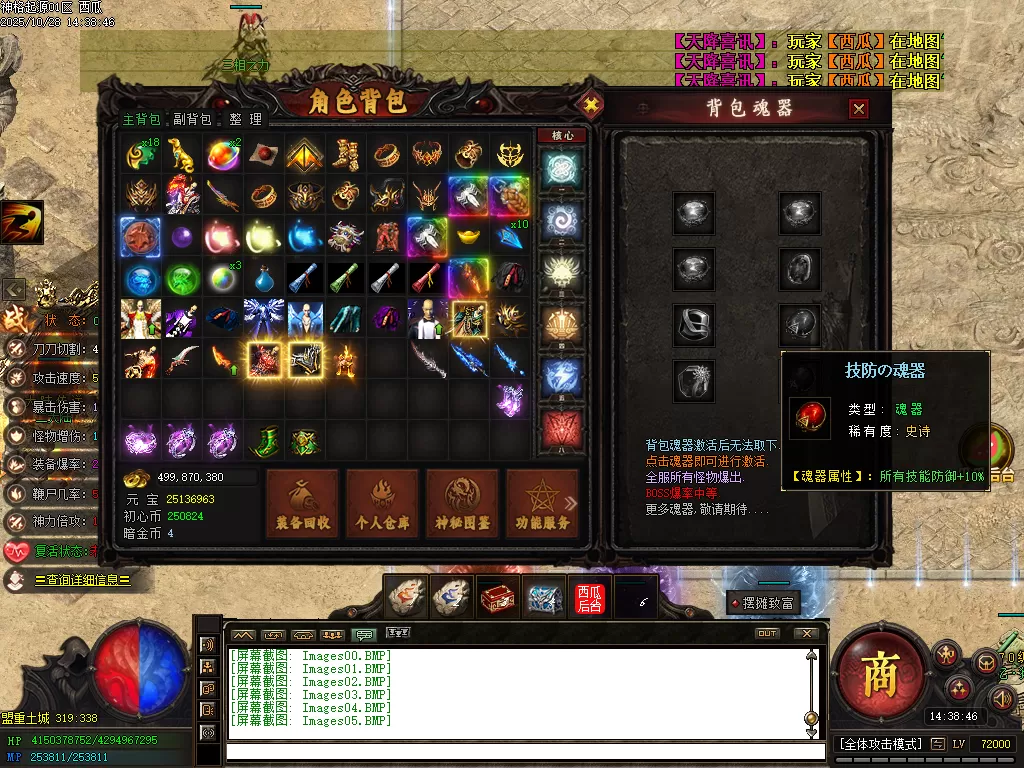1024x768 pixels.
Task: Open the red treasure chest on the hotbar
Action: pos(498,597)
